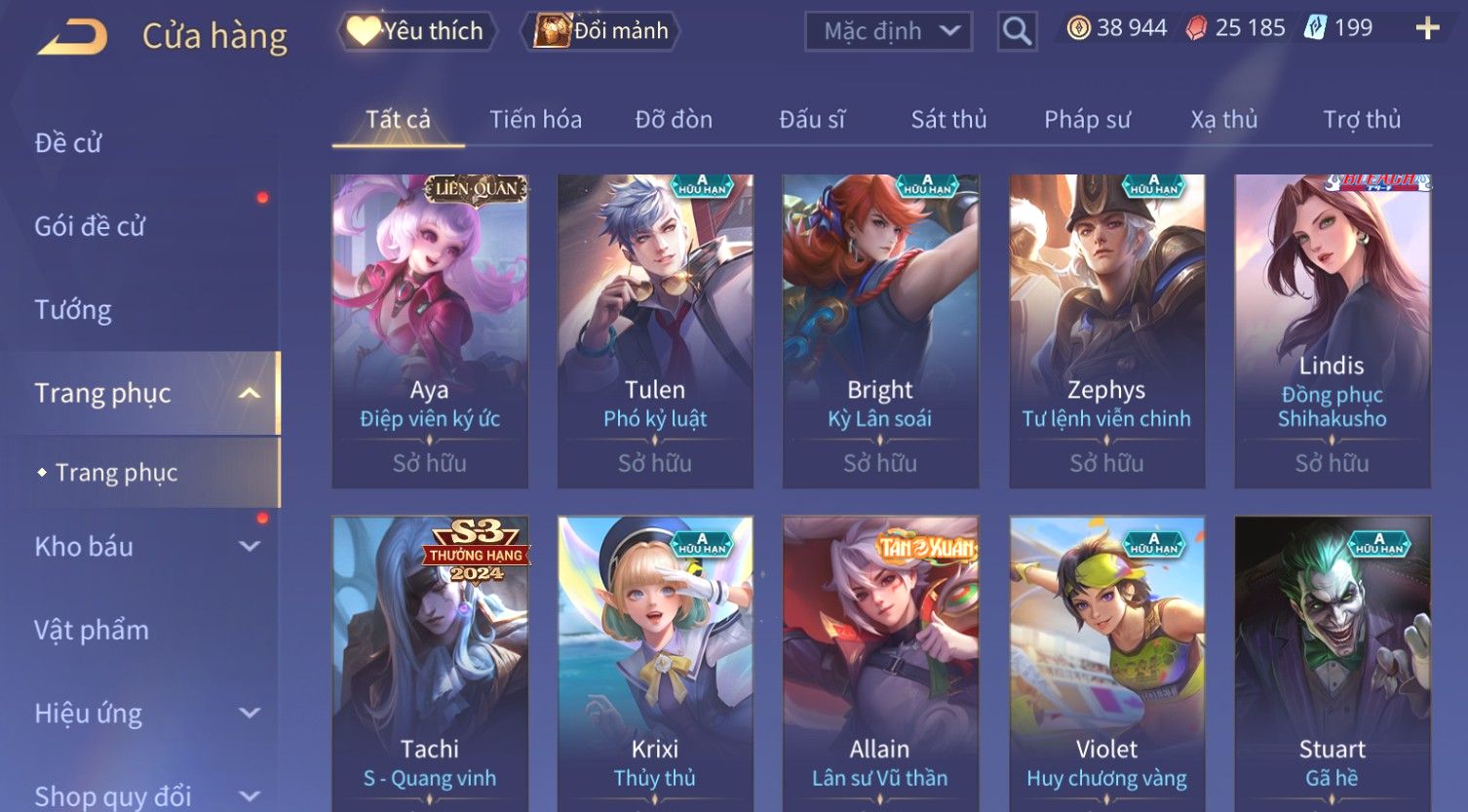Screen dimensions: 1468x812
Task: Open the Stuart Gã hề skin card
Action: coord(1332,663)
